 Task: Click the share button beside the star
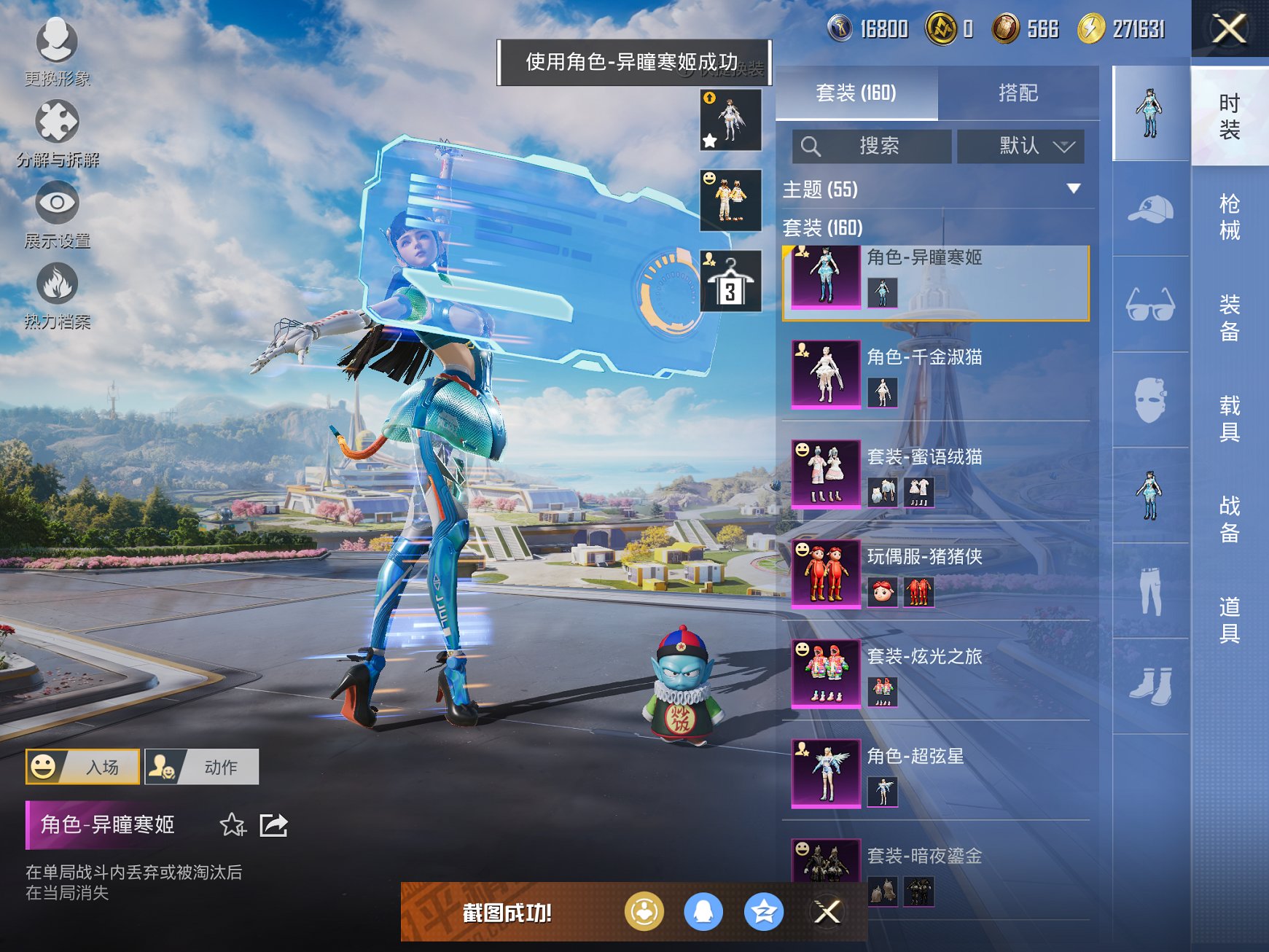tap(275, 824)
